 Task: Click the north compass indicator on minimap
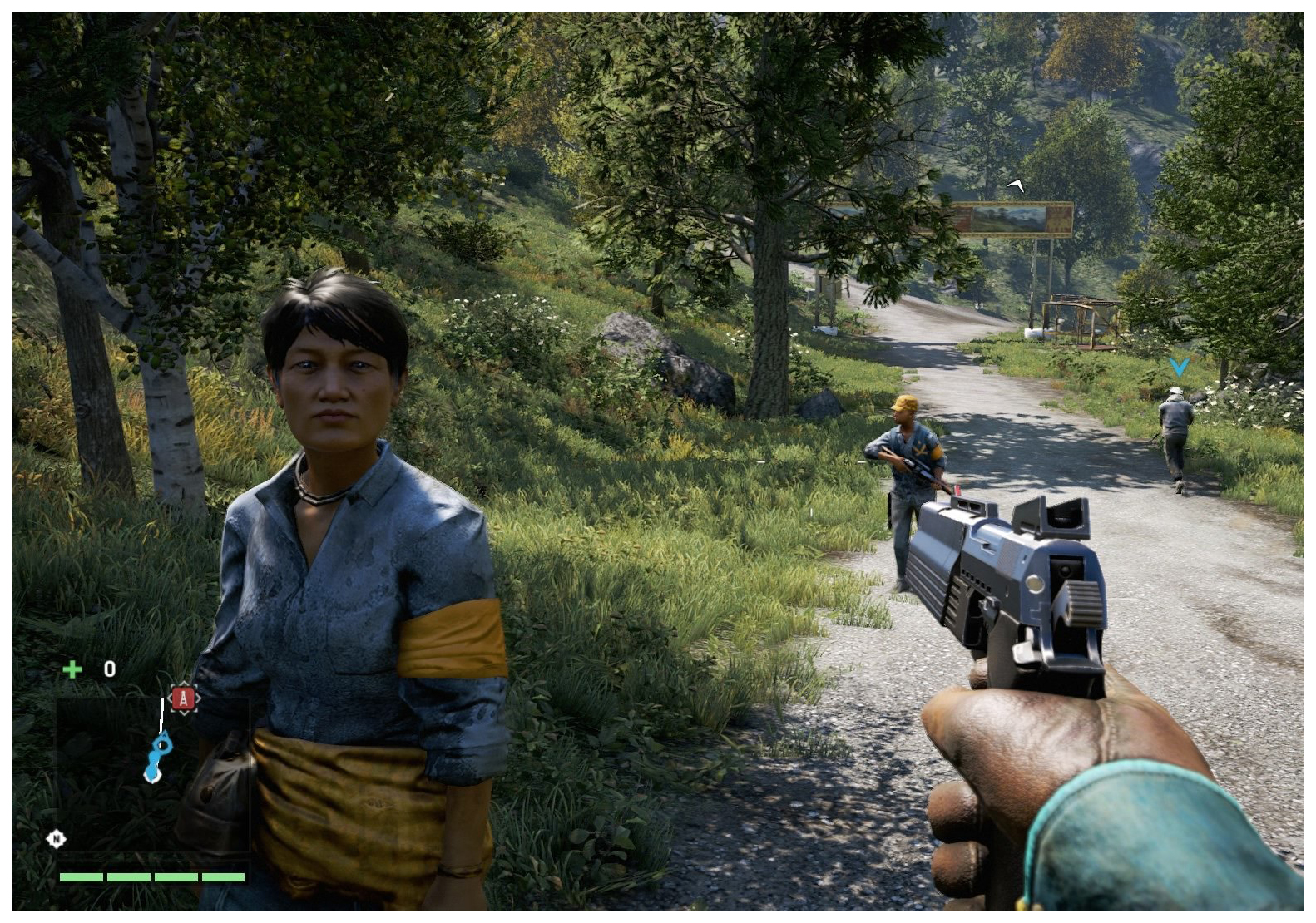(56, 838)
